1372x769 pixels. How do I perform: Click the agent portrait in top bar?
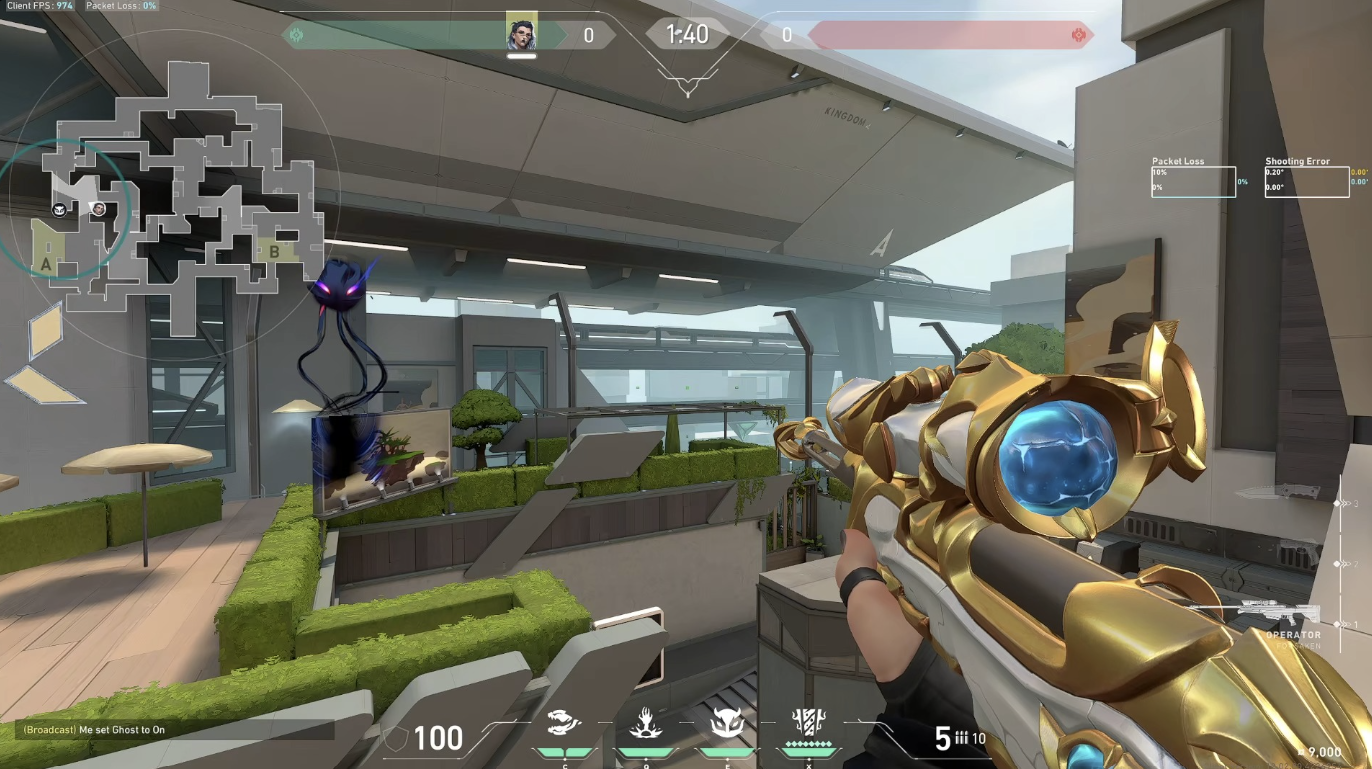(521, 34)
